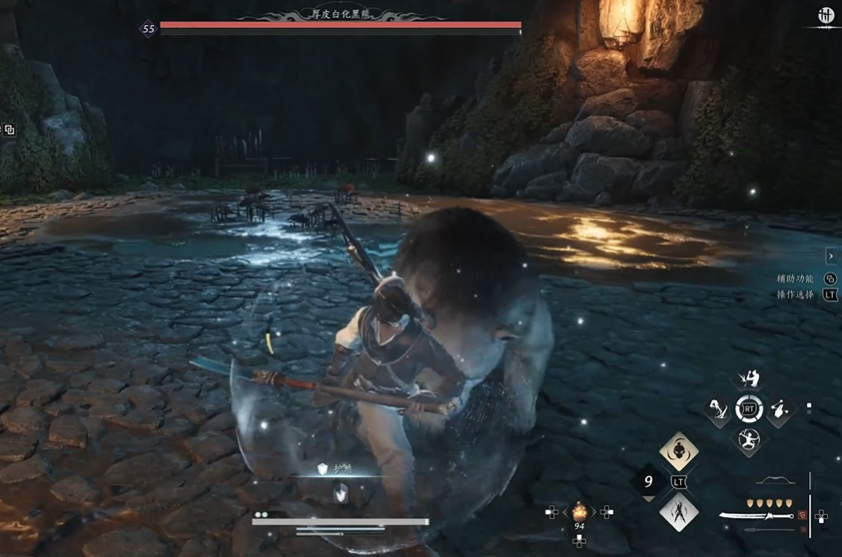Select the golden masked-face skill diamond

pyautogui.click(x=678, y=452)
